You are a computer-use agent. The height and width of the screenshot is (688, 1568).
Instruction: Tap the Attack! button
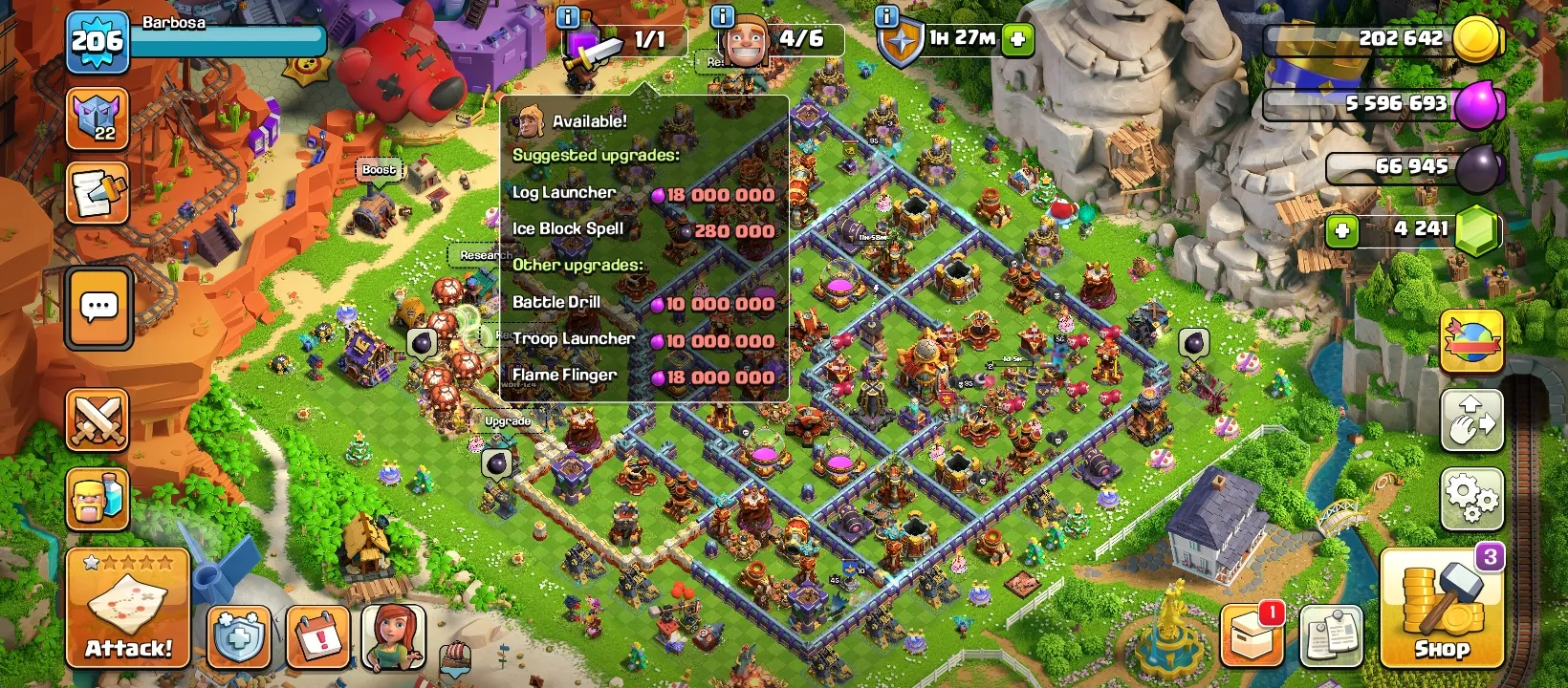click(x=126, y=607)
